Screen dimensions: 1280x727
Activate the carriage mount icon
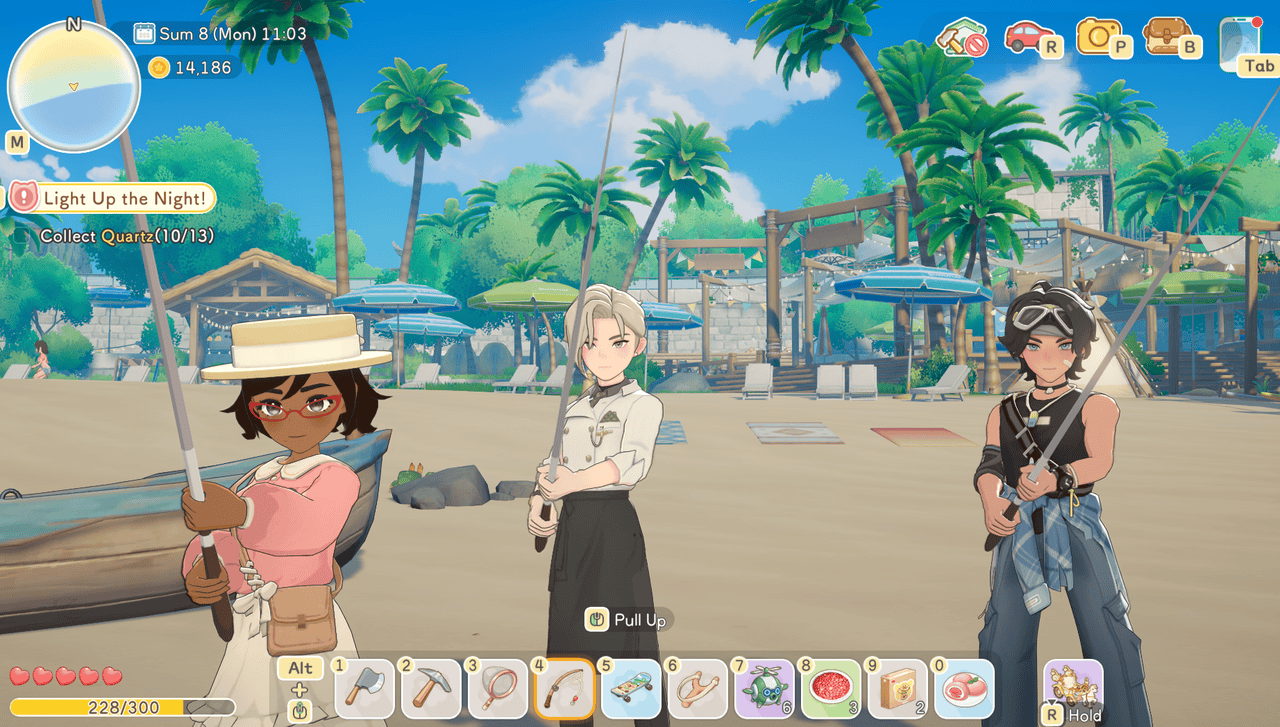pyautogui.click(x=1074, y=685)
